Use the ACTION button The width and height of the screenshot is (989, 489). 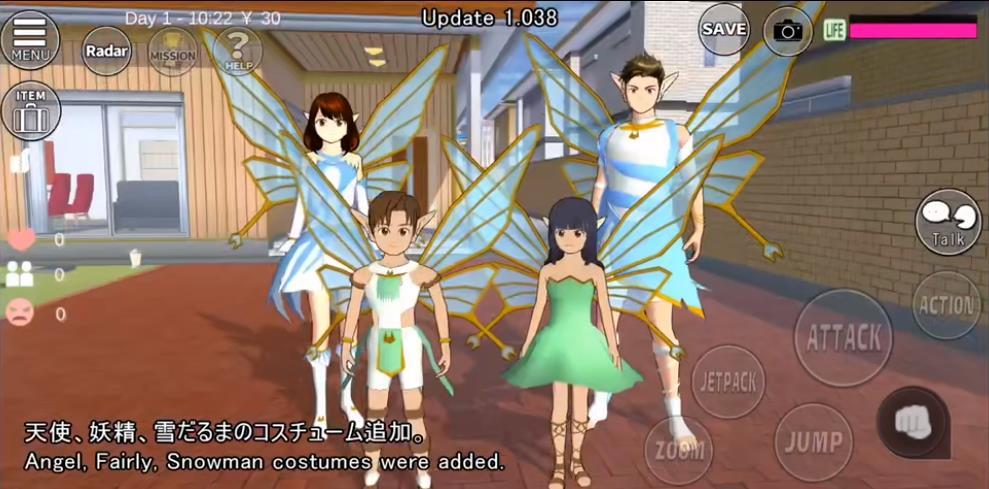coord(946,305)
